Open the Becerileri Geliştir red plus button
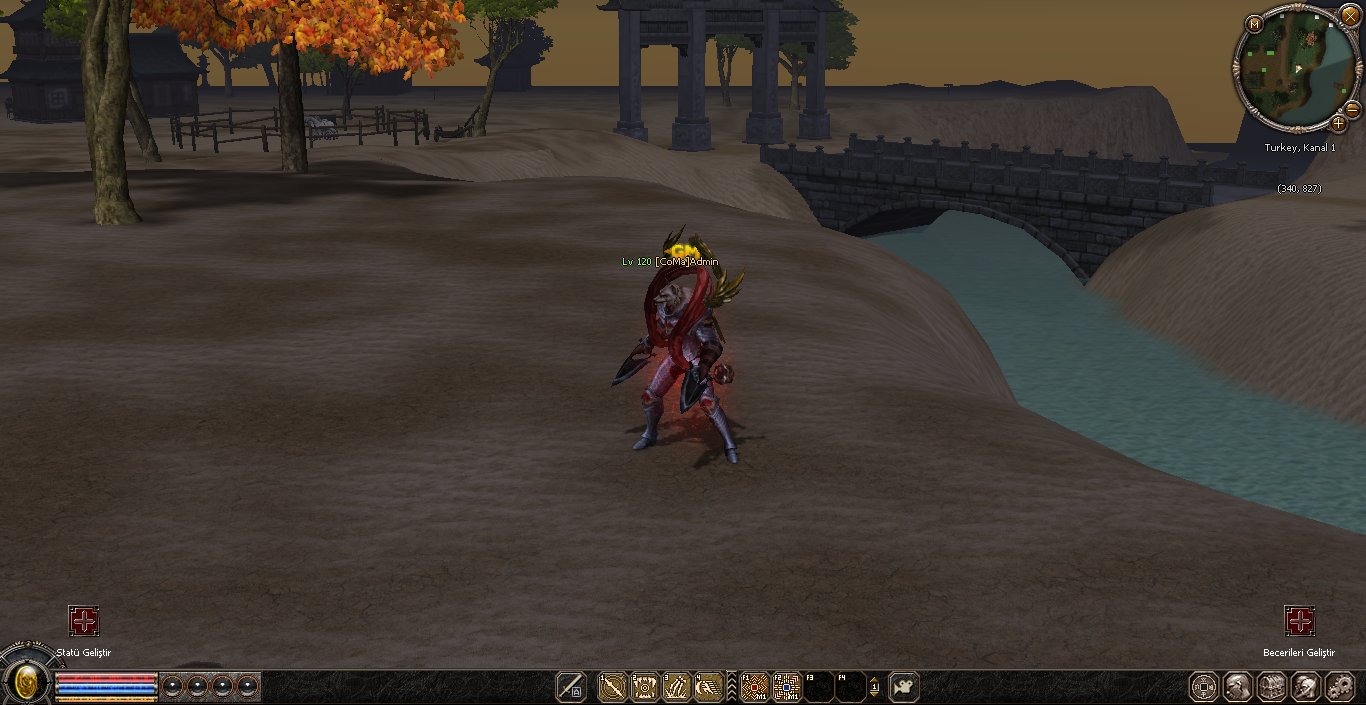This screenshot has height=705, width=1366. coord(1299,621)
